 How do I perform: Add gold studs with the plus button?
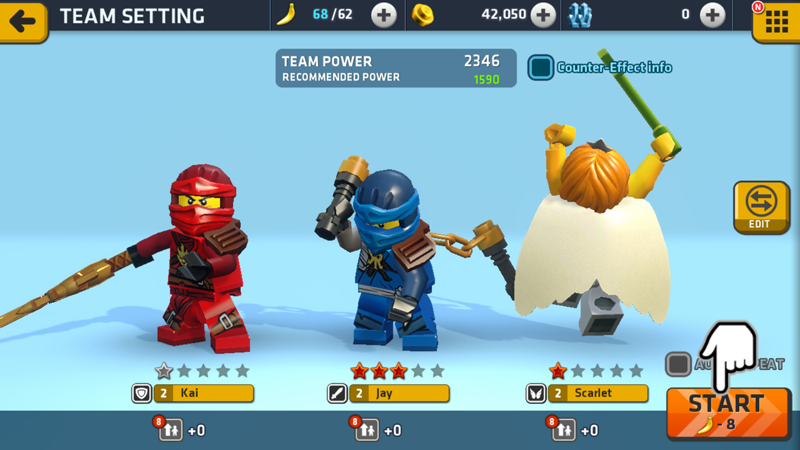coord(543,15)
